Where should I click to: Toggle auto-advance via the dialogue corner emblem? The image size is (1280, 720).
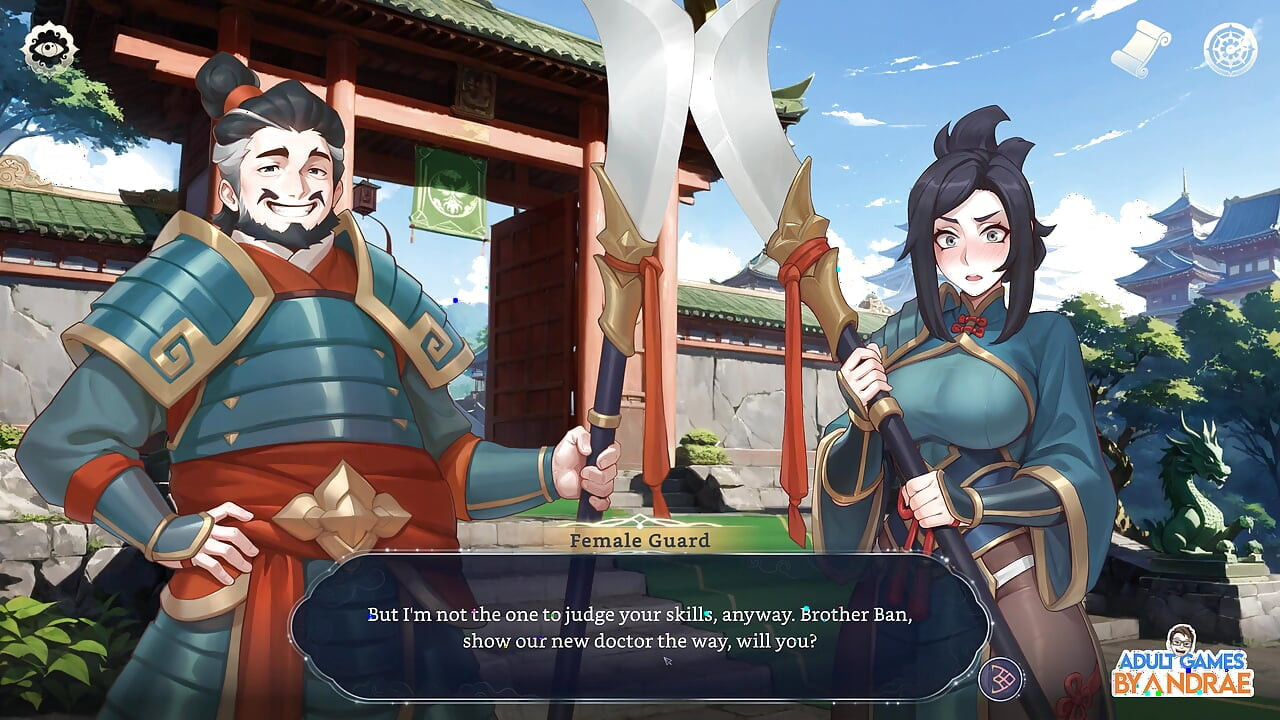(1000, 678)
